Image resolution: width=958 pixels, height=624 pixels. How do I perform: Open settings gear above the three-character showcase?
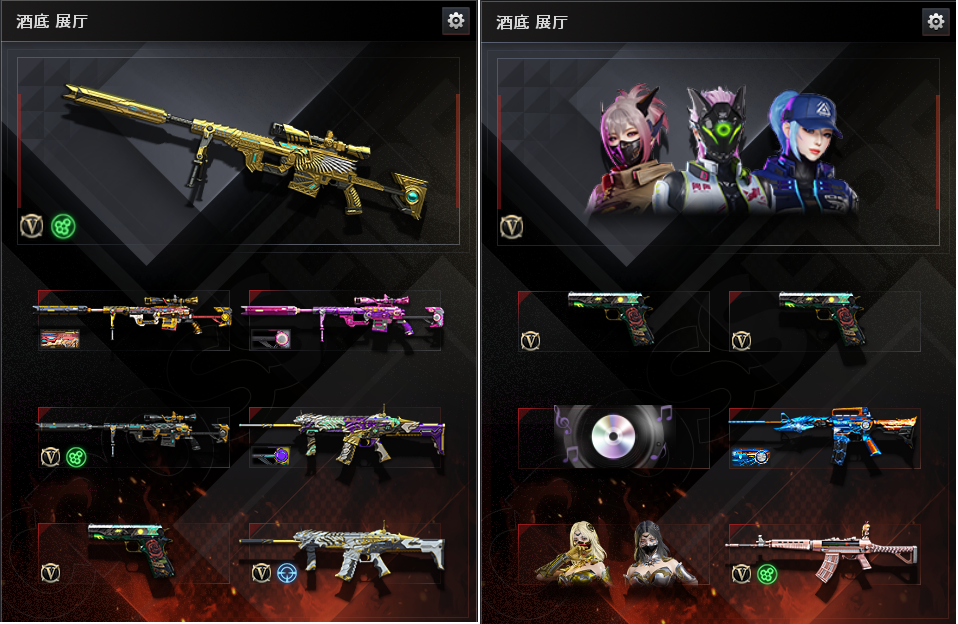tap(935, 20)
